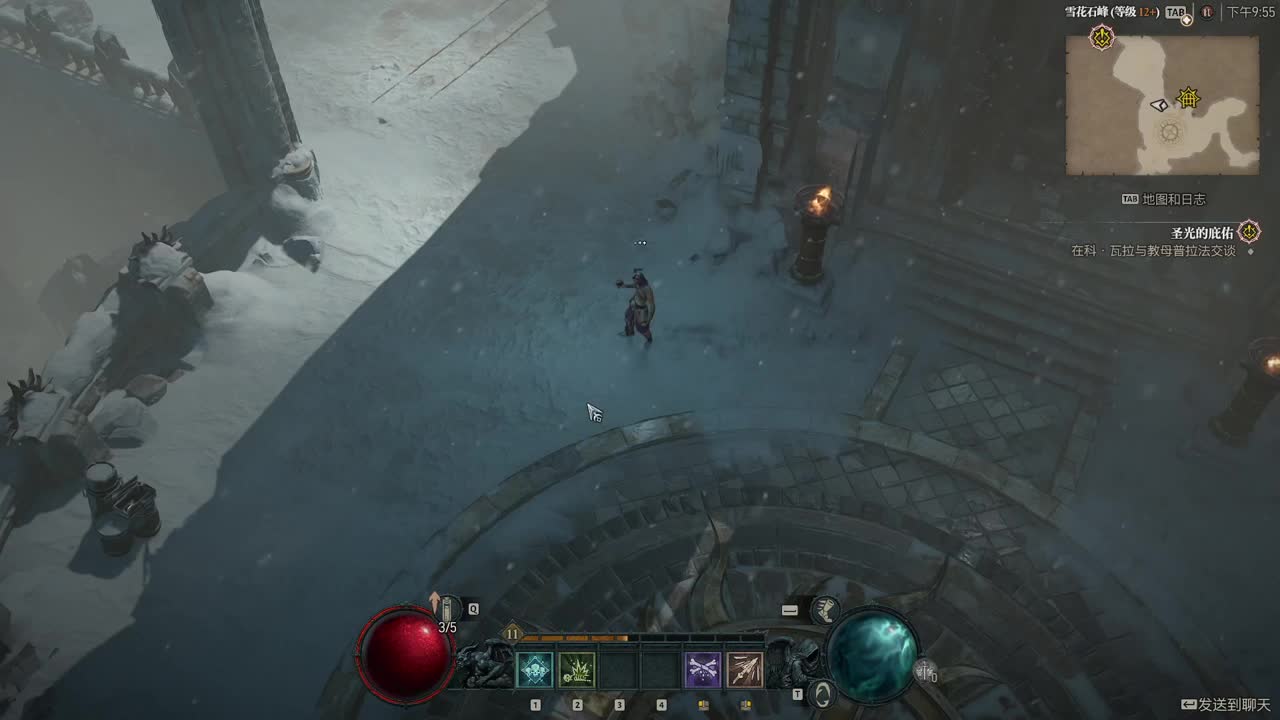The width and height of the screenshot is (1280, 720).
Task: Drink the healing potion
Action: pyautogui.click(x=448, y=608)
